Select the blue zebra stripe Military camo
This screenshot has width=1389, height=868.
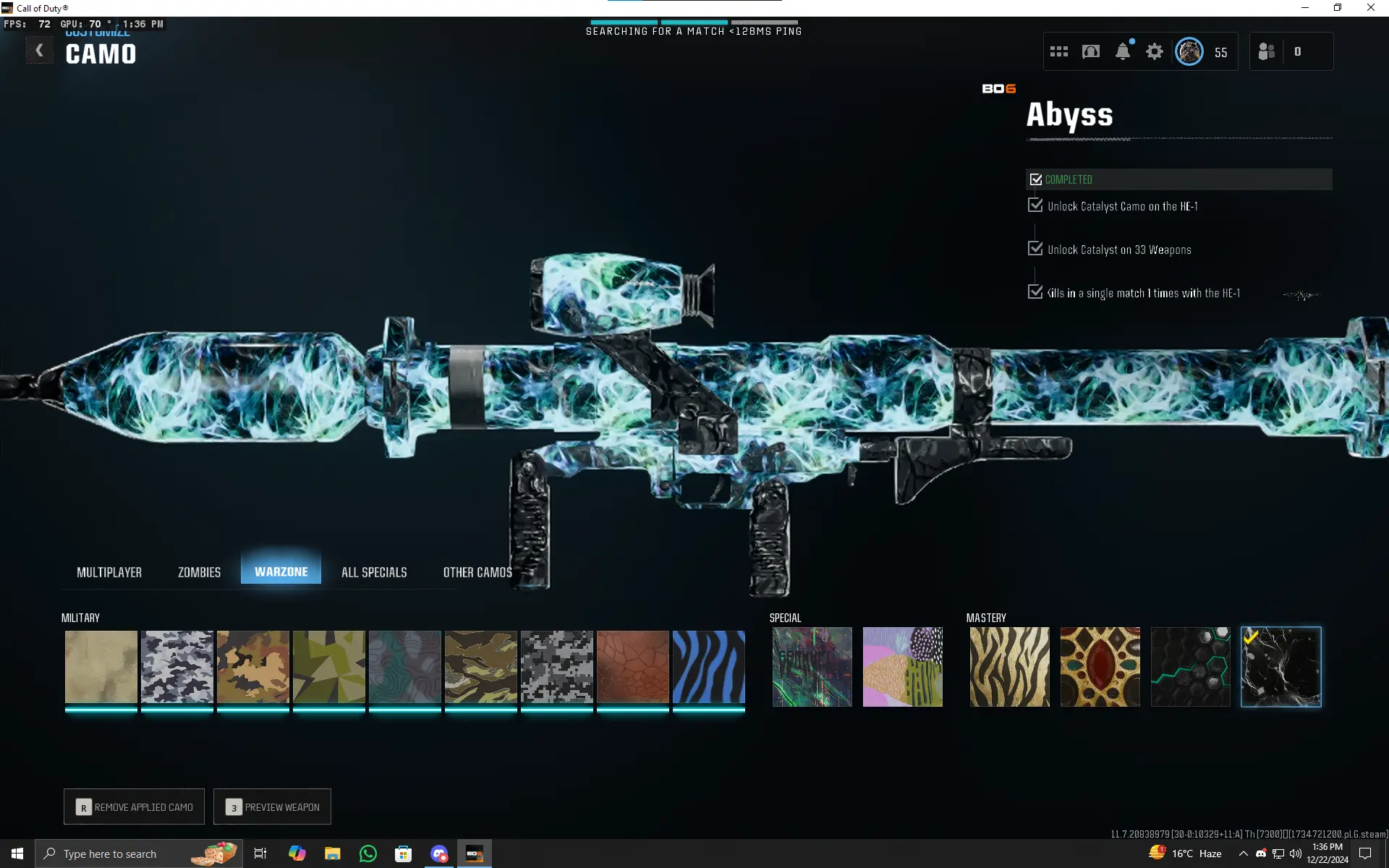click(708, 666)
